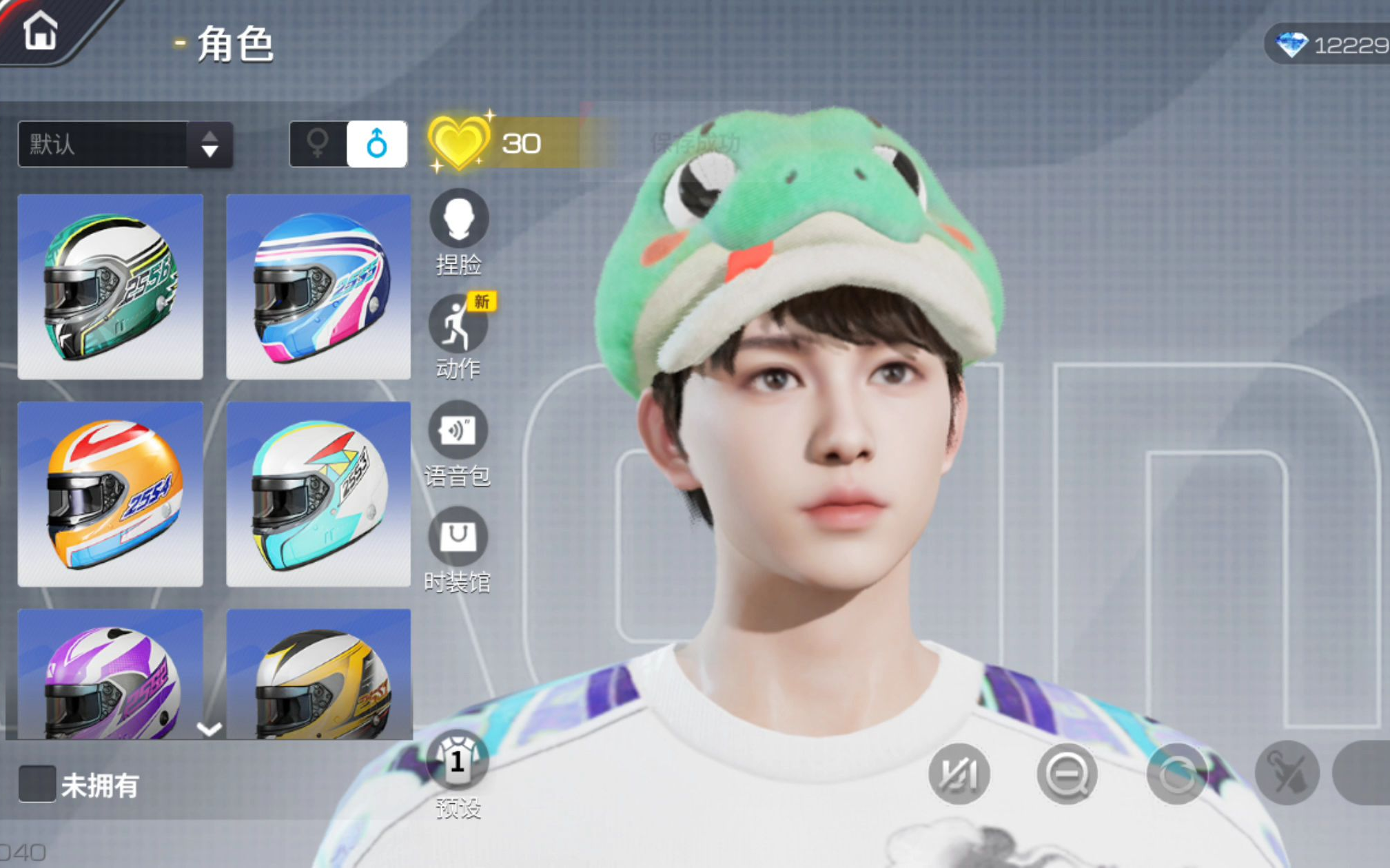Choose the green 2556 helmet
The height and width of the screenshot is (868, 1390).
pos(110,287)
